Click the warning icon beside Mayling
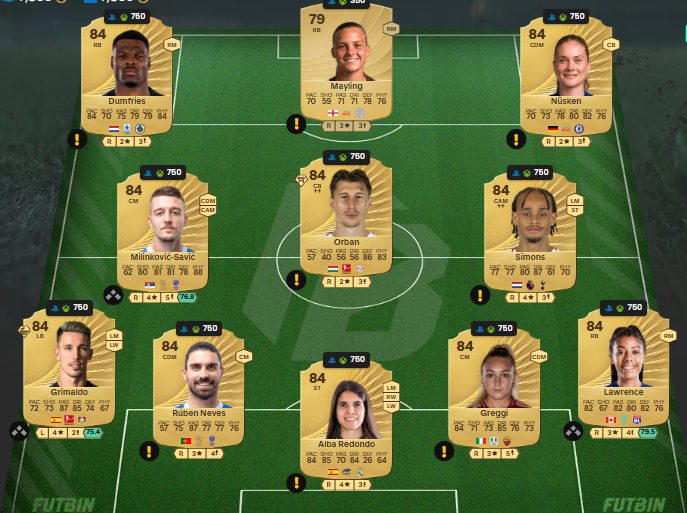Image resolution: width=687 pixels, height=513 pixels. pos(296,124)
